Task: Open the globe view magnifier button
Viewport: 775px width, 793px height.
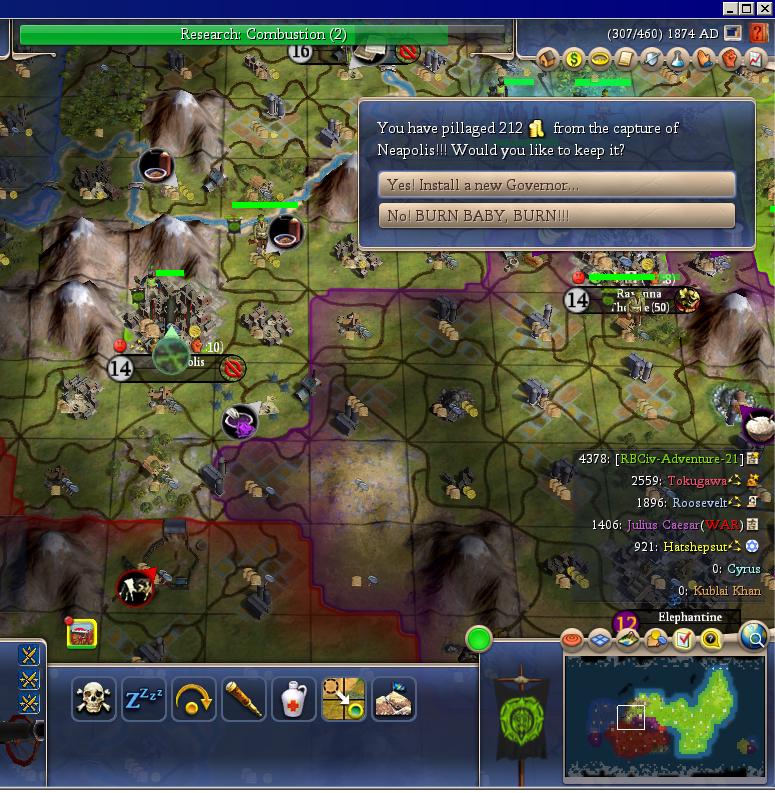Action: pyautogui.click(x=756, y=637)
